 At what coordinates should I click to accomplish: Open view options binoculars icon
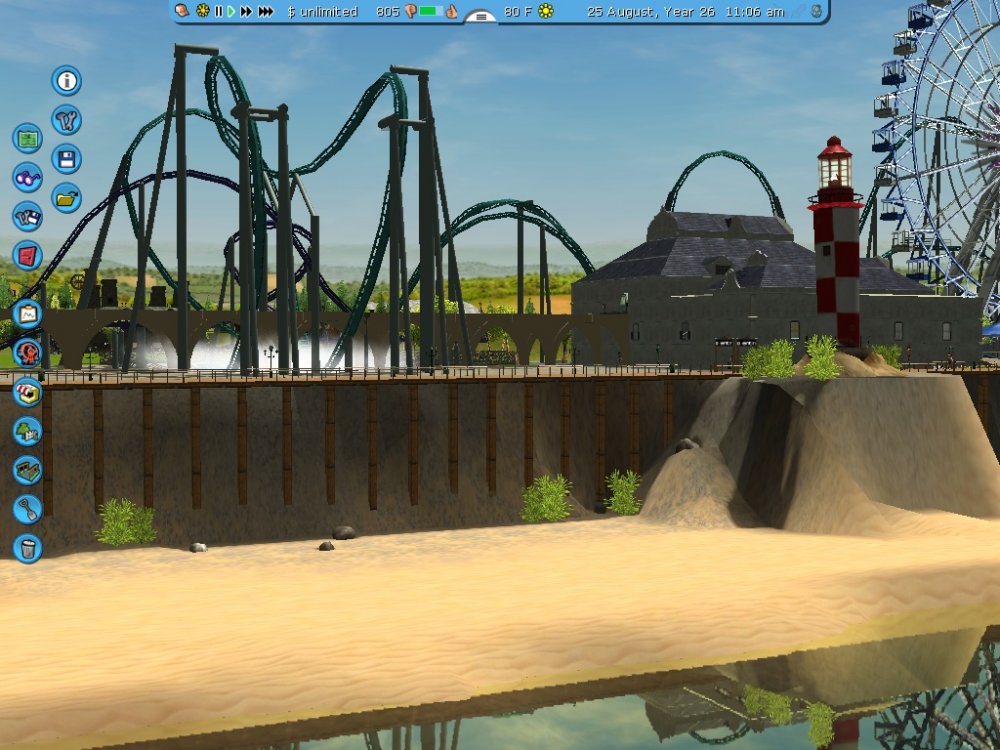point(27,177)
